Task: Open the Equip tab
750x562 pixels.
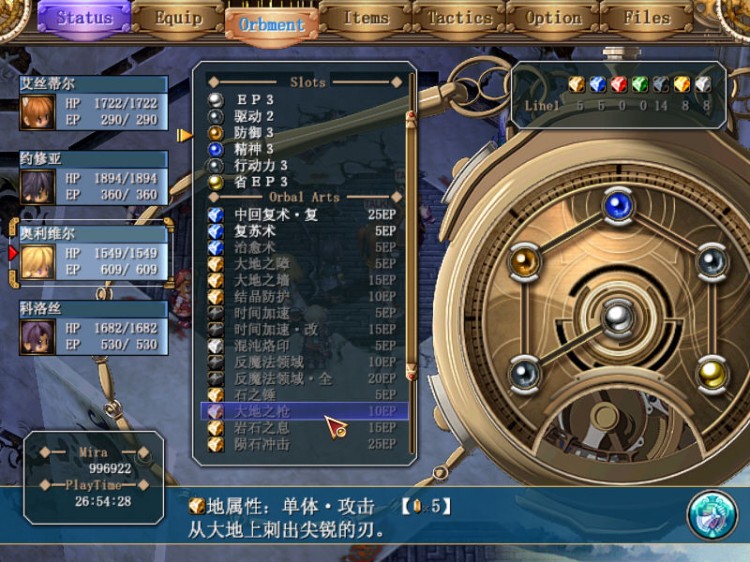Action: [x=178, y=18]
